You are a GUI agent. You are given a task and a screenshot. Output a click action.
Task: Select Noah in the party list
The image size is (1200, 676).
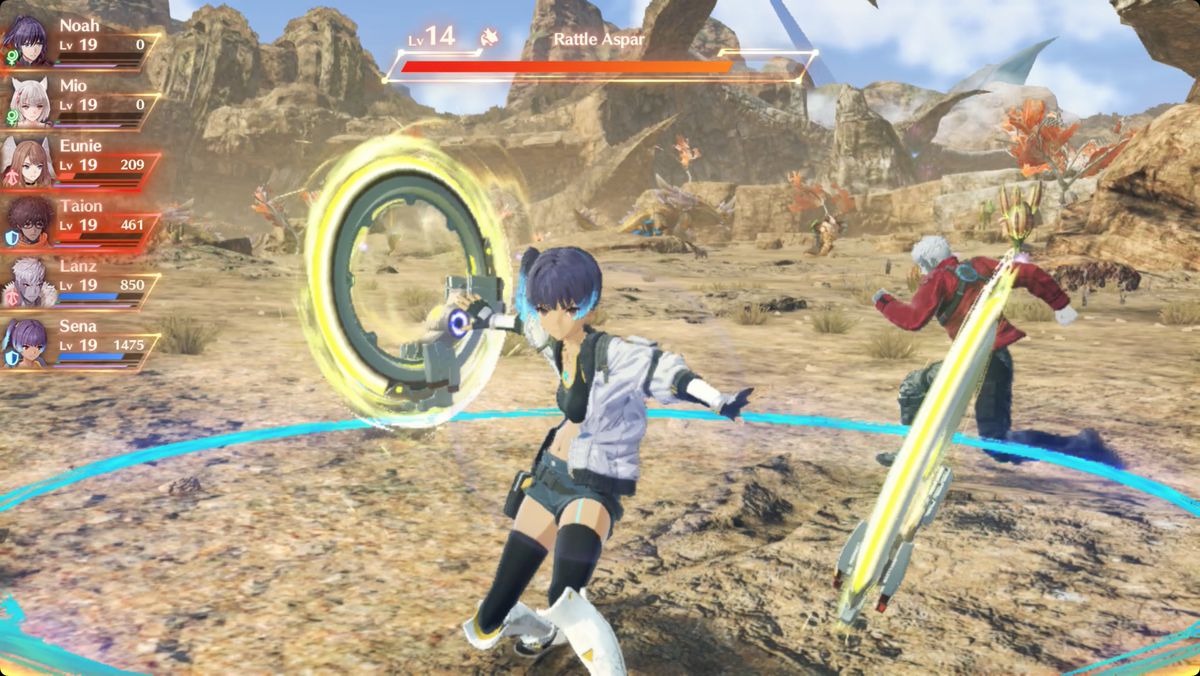pos(80,40)
